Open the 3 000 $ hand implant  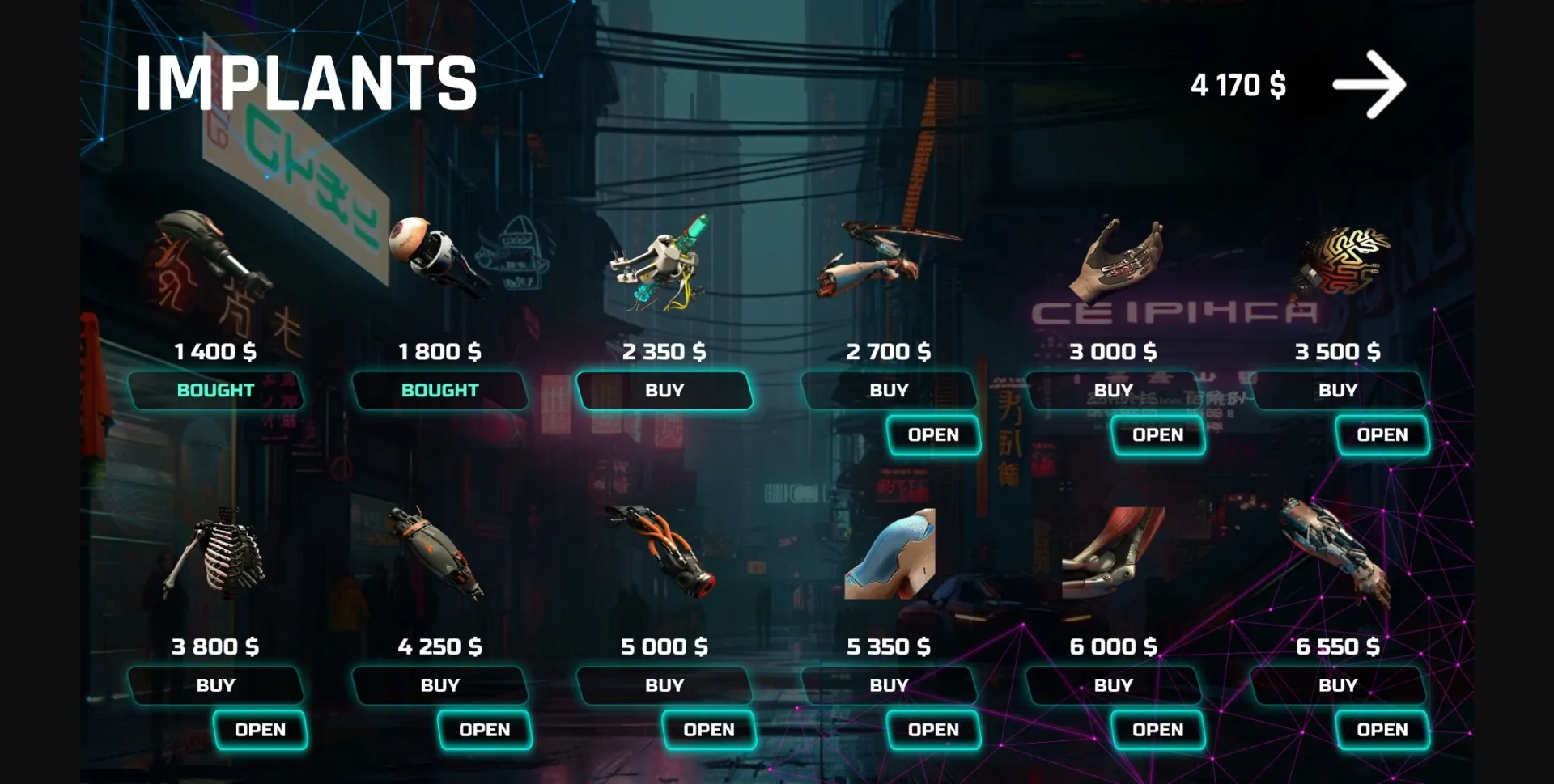point(1157,435)
